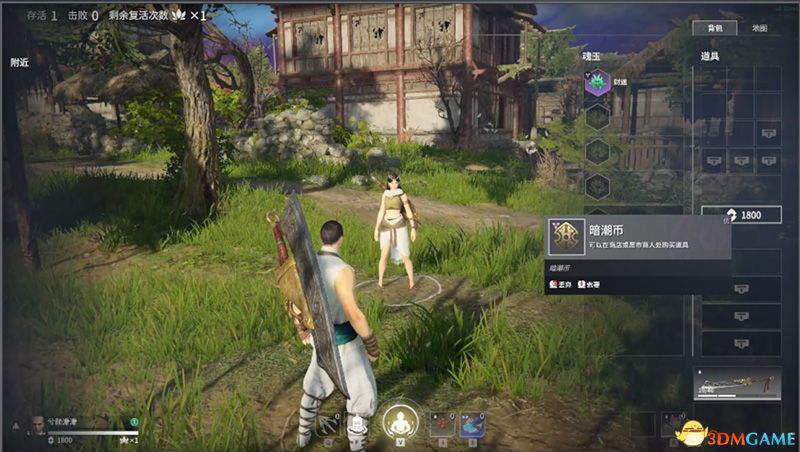Screen dimensions: 800x452
Task: Select the red item hotbar slot
Action: (441, 425)
